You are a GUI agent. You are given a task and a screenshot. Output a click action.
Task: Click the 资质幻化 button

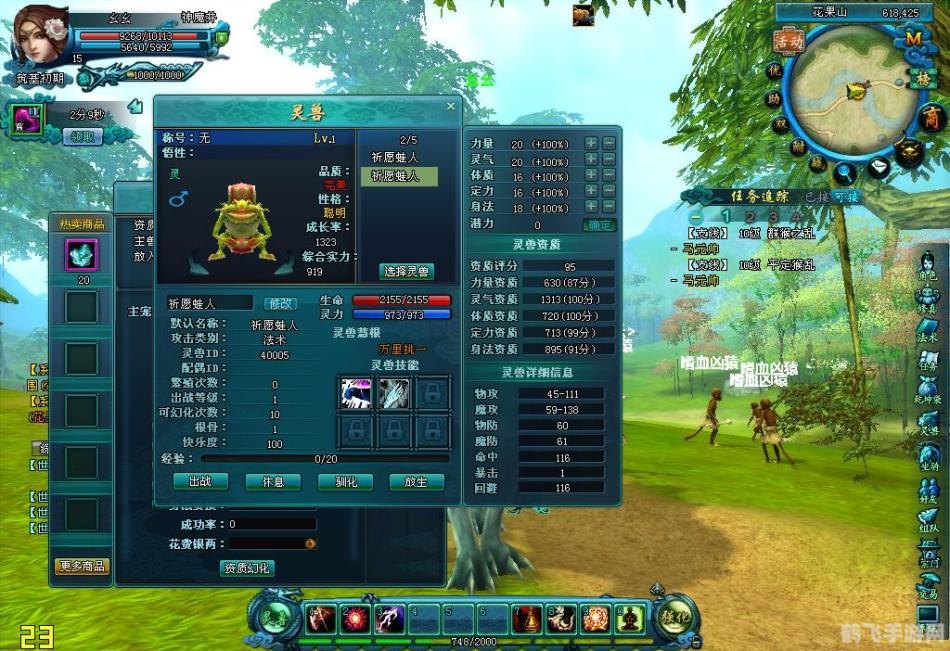[246, 568]
